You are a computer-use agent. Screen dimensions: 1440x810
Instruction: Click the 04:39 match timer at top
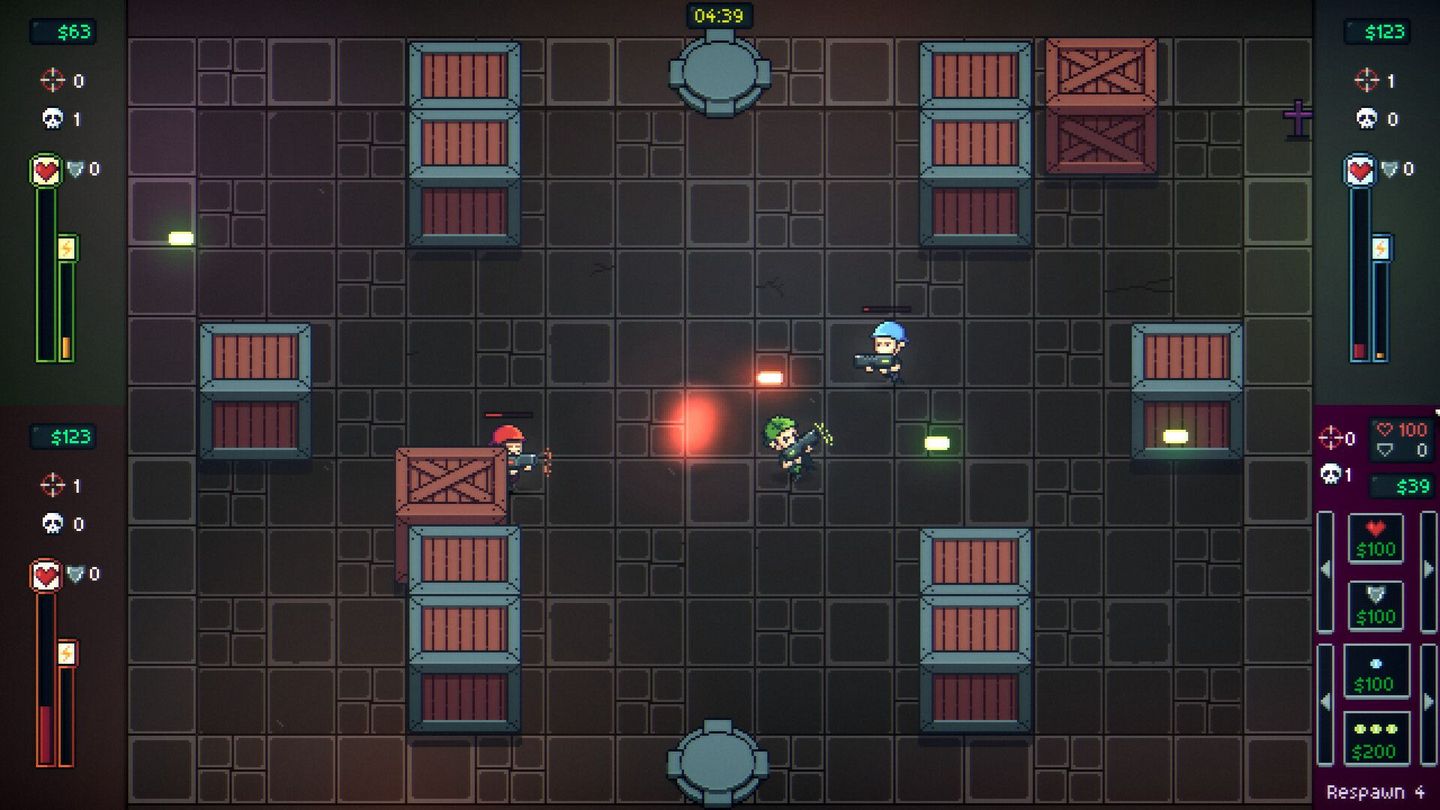[x=719, y=14]
